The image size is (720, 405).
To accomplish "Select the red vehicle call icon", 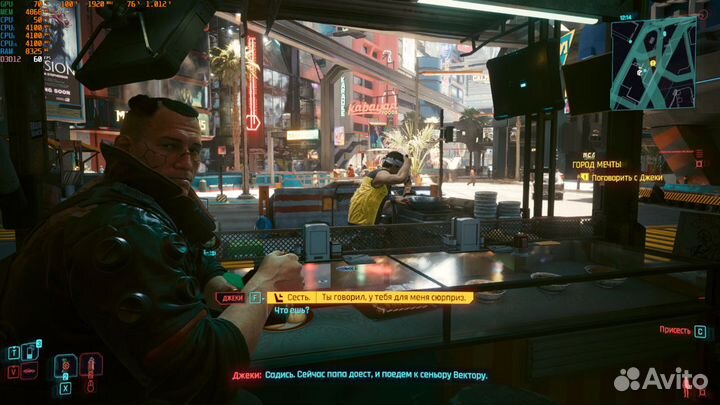I will [30, 372].
